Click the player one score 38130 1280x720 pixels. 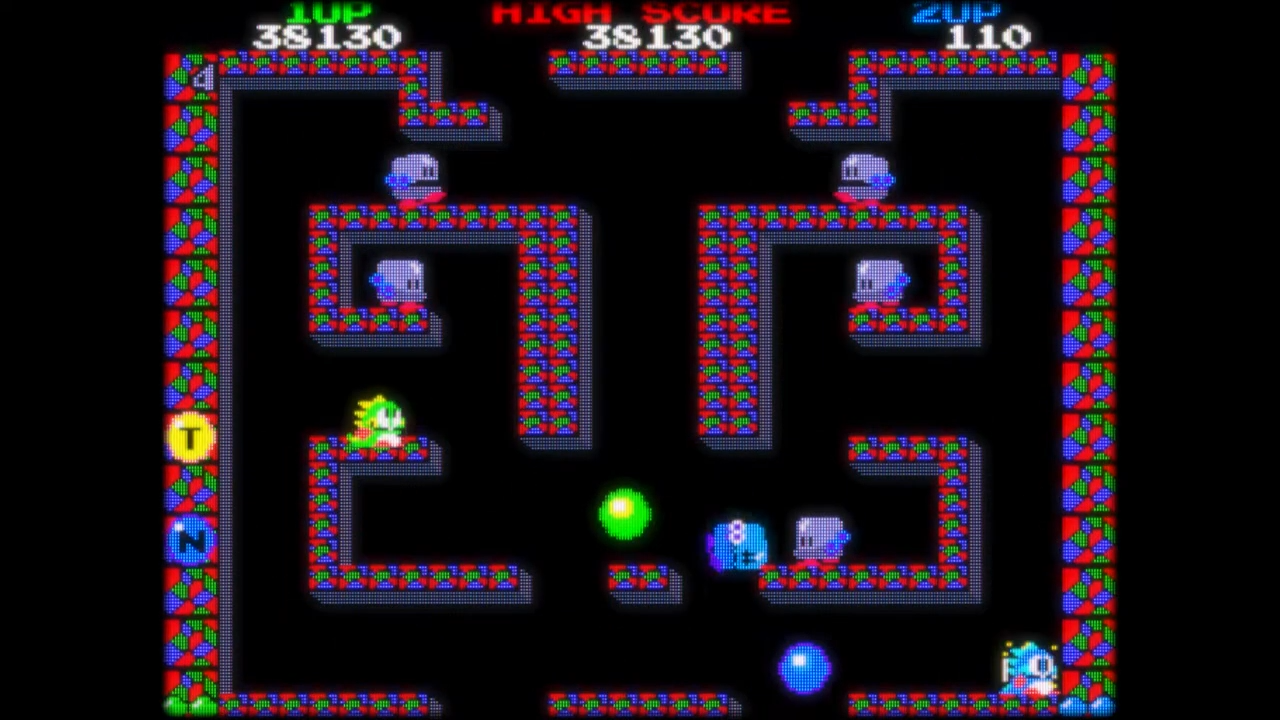tap(330, 37)
